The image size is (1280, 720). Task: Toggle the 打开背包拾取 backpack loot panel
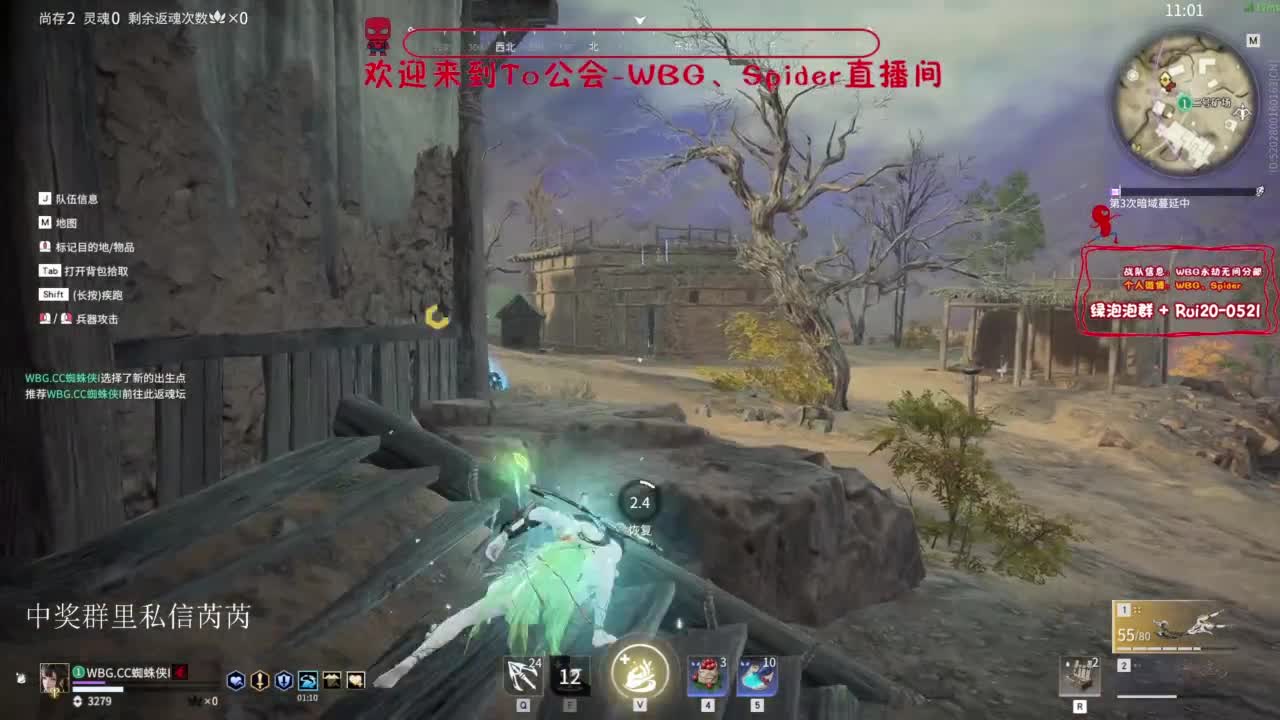(73, 269)
